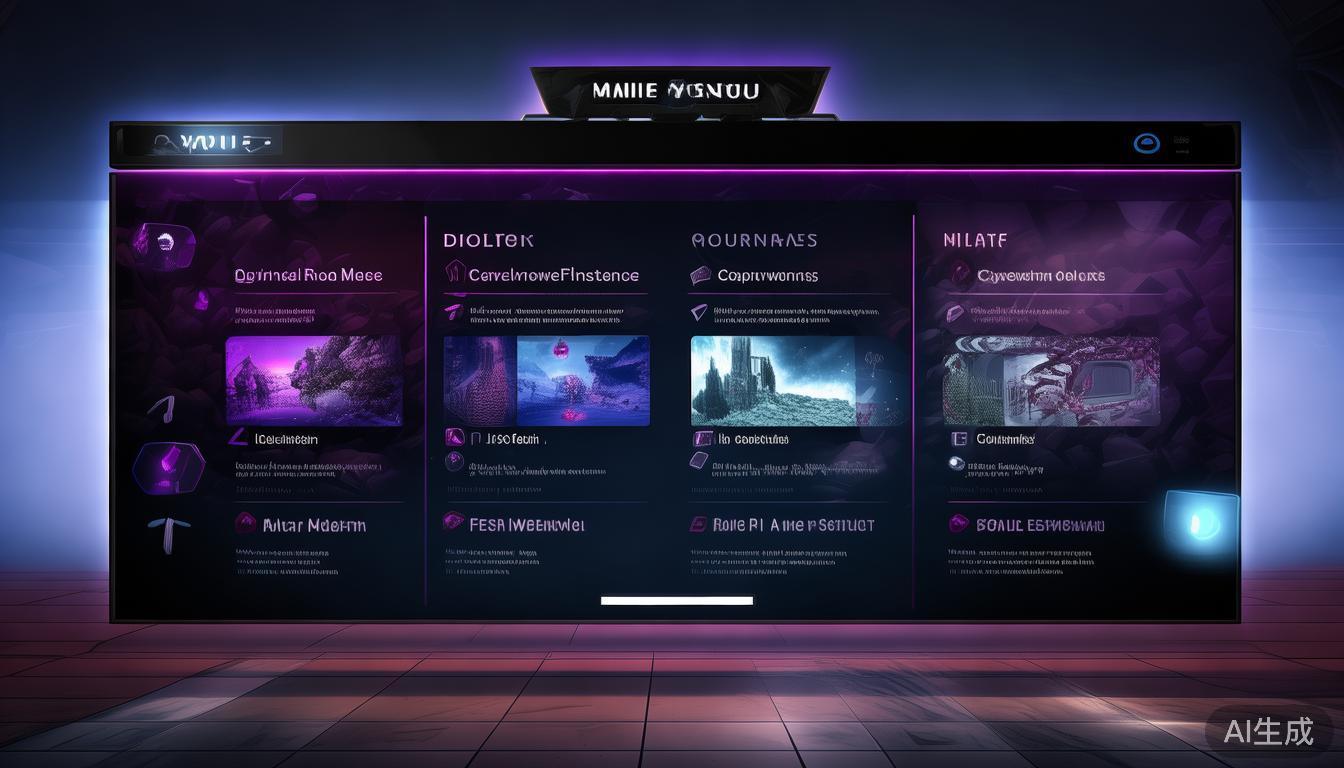Click the white bar at the panel bottom
The image size is (1344, 768).
(x=676, y=600)
